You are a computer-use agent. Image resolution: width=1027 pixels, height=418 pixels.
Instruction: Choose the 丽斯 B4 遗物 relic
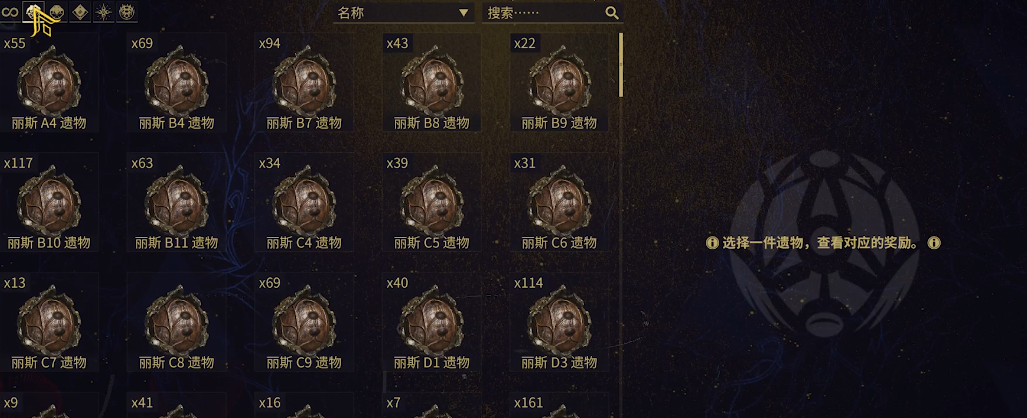pos(177,84)
